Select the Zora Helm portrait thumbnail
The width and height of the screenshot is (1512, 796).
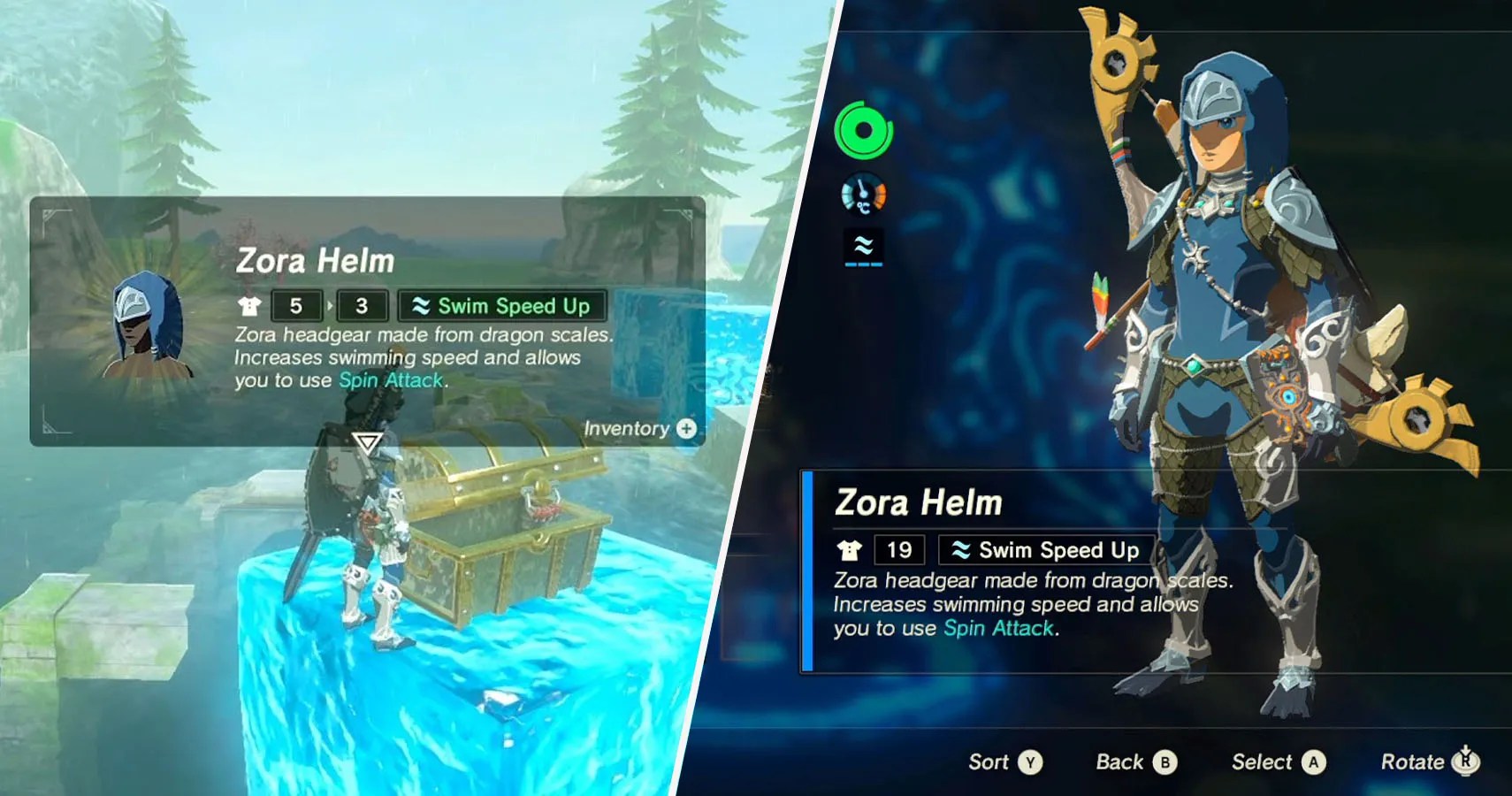(146, 322)
